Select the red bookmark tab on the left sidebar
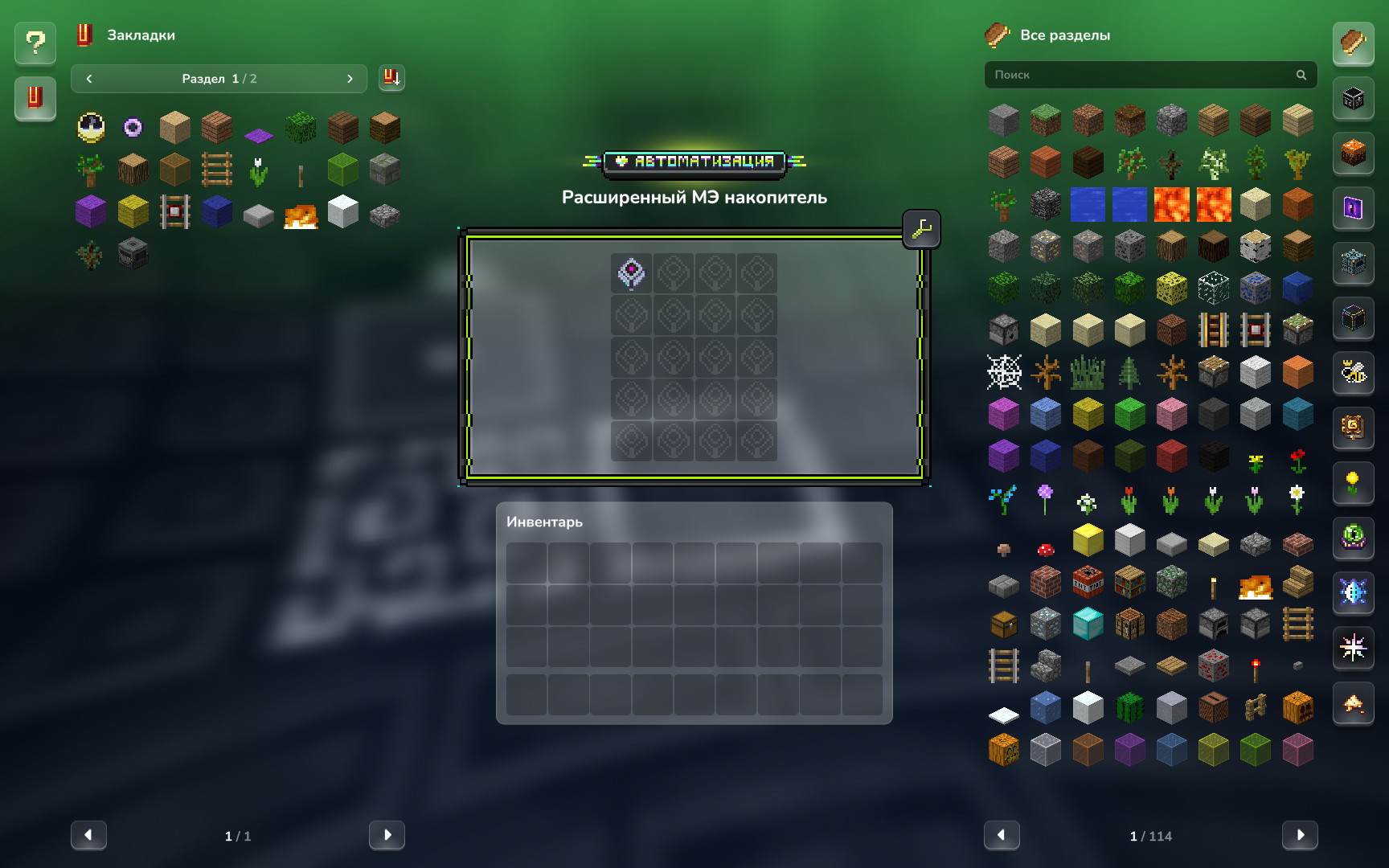The height and width of the screenshot is (868, 1389). click(35, 98)
